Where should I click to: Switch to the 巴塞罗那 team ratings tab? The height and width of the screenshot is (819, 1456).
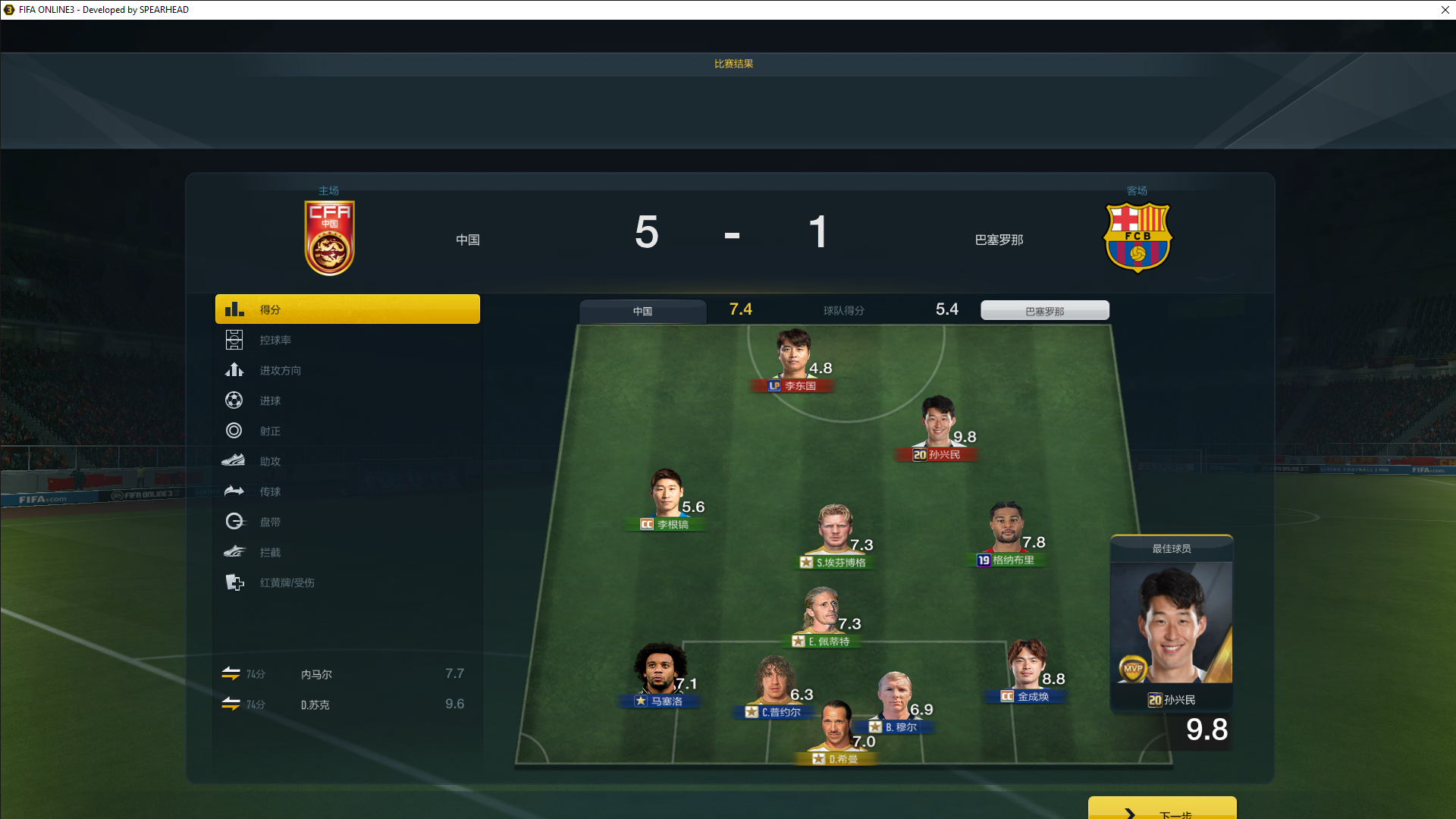coord(1044,311)
